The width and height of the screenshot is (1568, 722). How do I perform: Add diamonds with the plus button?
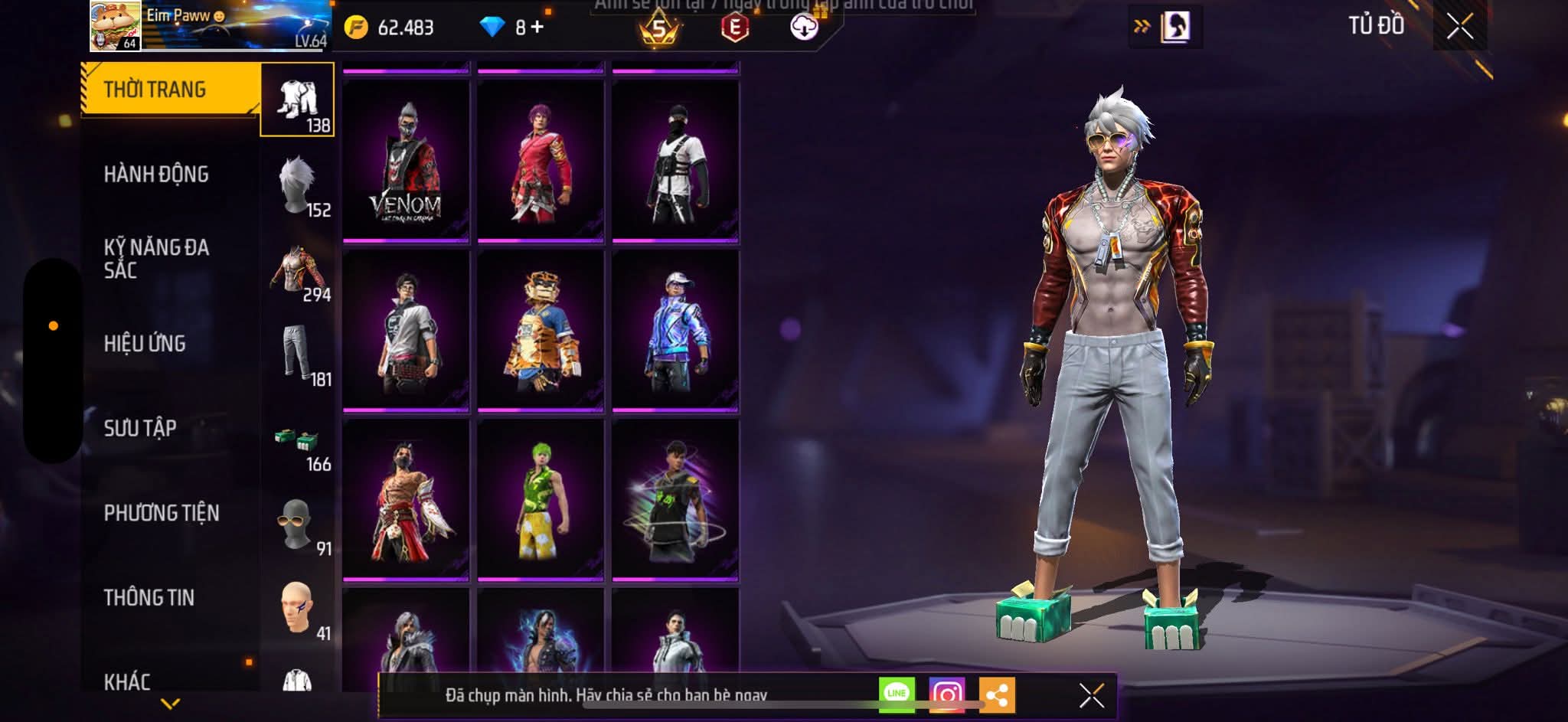[537, 28]
